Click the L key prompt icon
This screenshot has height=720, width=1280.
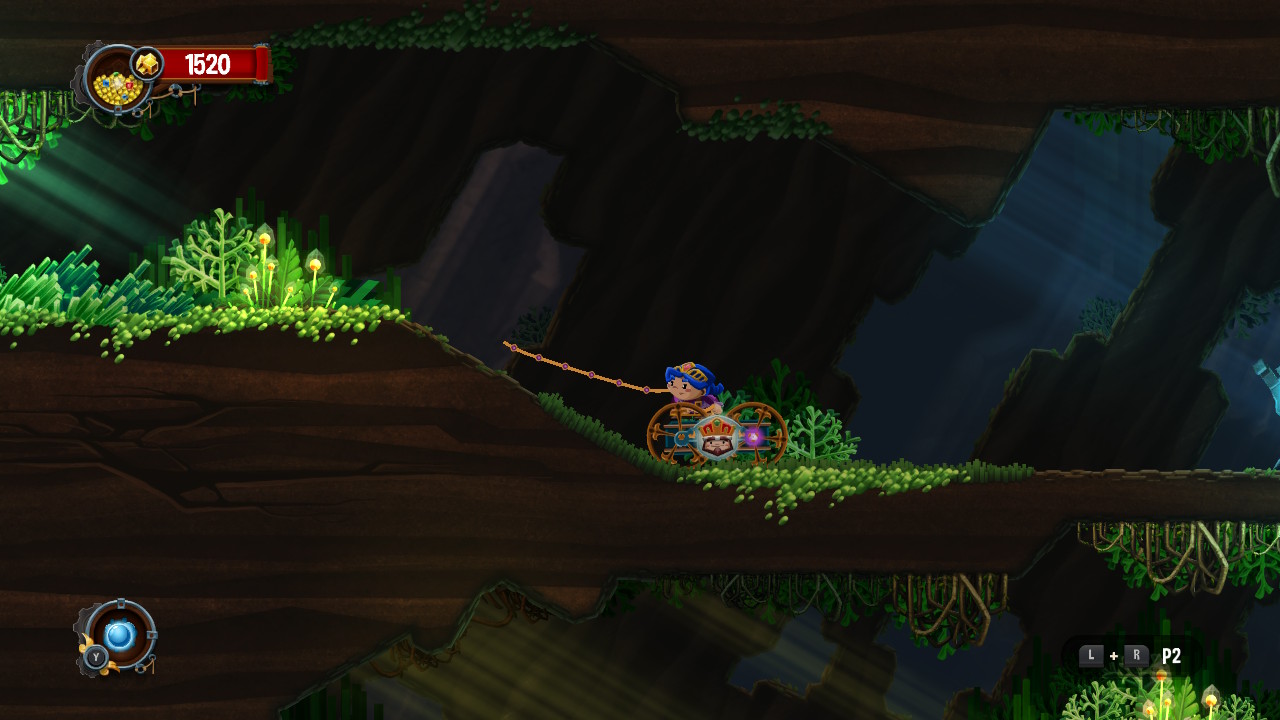[x=1091, y=655]
